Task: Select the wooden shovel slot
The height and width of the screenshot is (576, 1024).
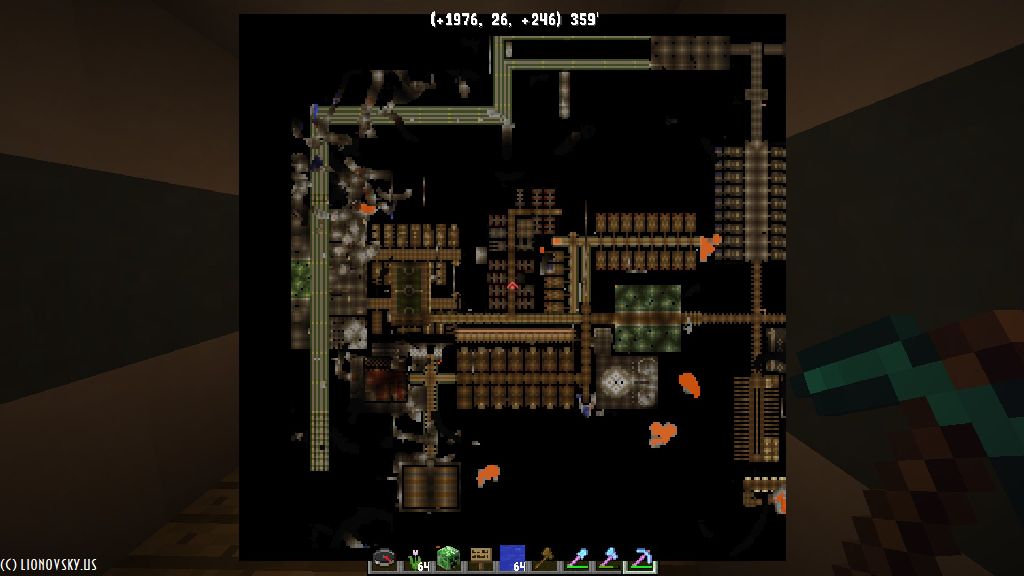Action: click(x=544, y=558)
